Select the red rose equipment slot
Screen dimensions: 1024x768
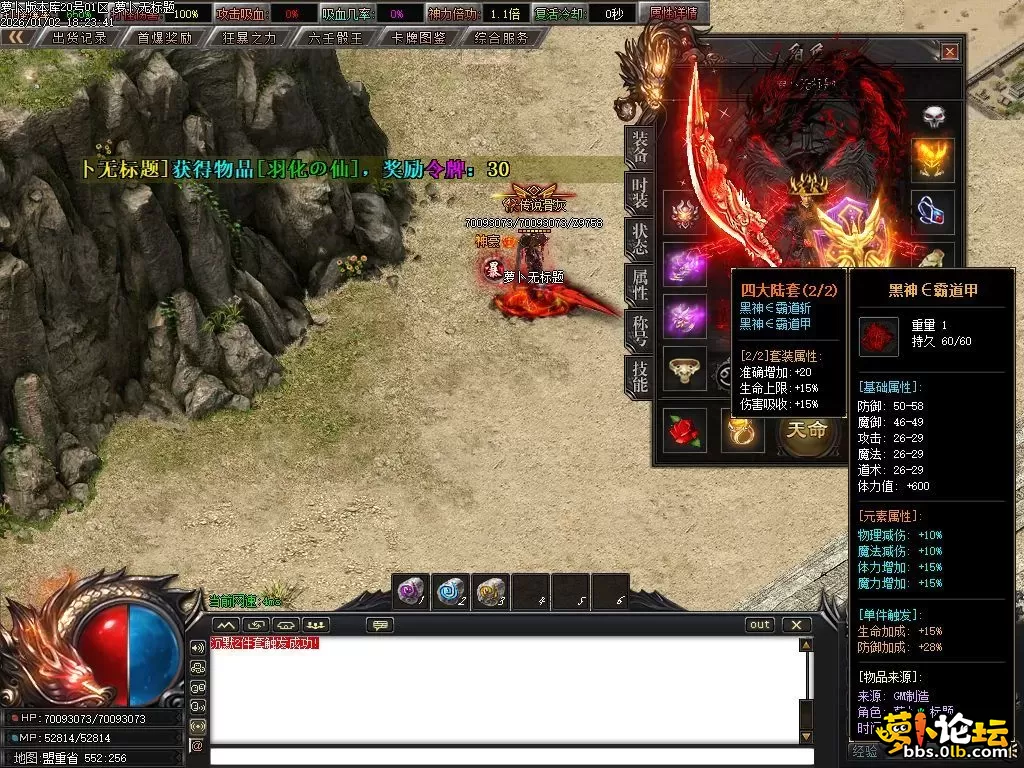(685, 428)
